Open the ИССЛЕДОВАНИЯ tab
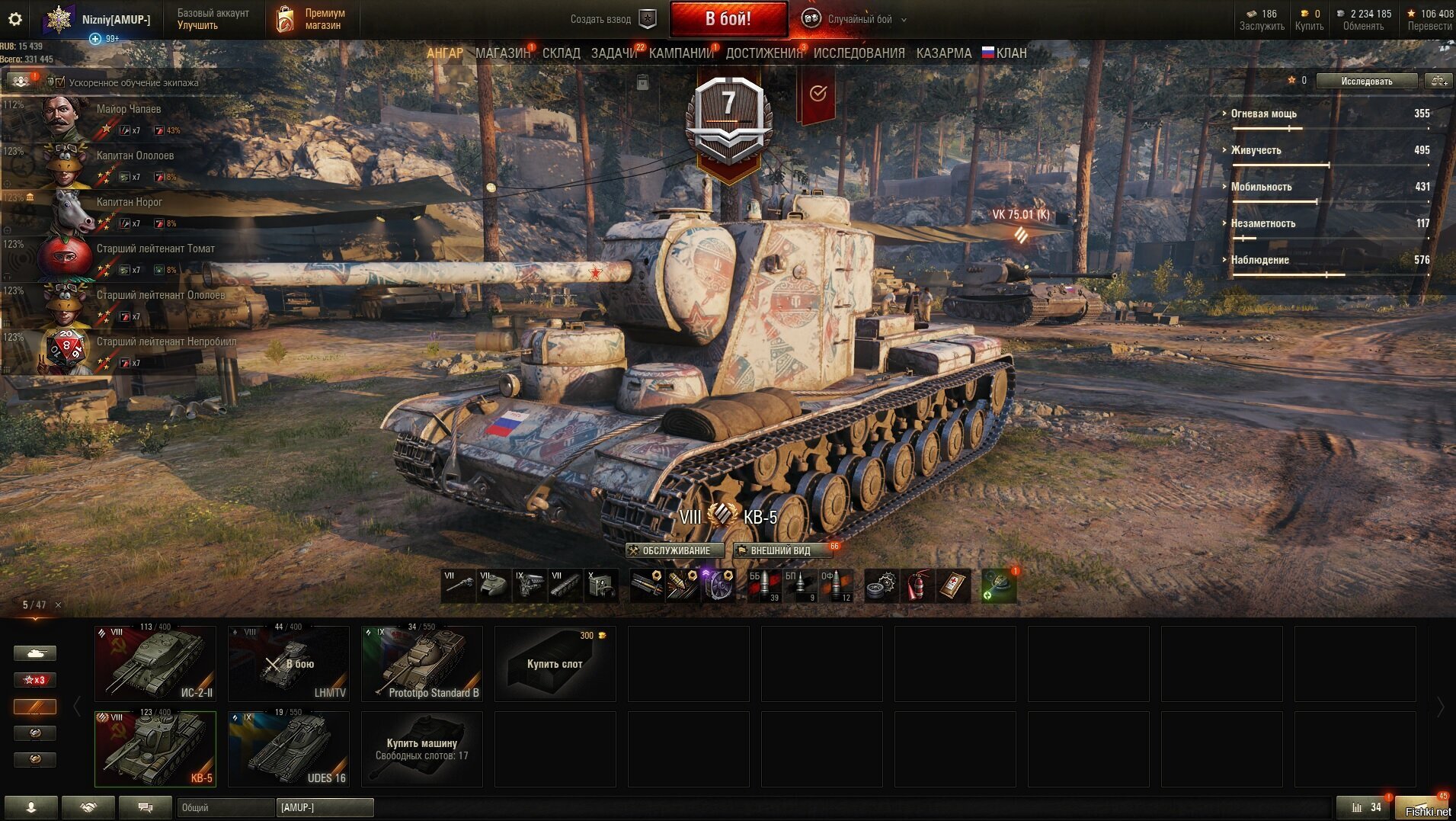Screen dimensions: 1456x821 [859, 53]
